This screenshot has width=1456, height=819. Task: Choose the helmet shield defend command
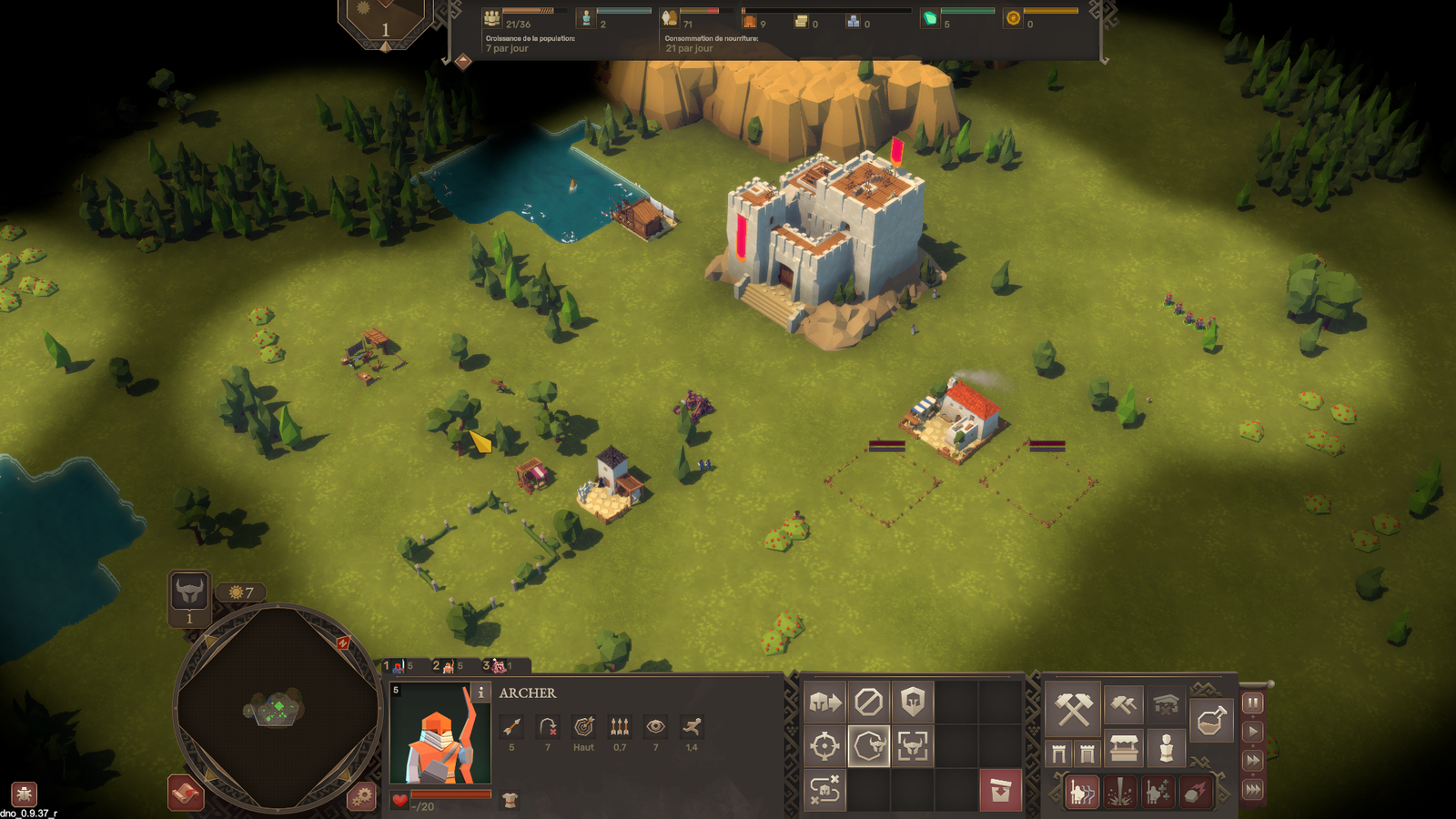click(913, 702)
